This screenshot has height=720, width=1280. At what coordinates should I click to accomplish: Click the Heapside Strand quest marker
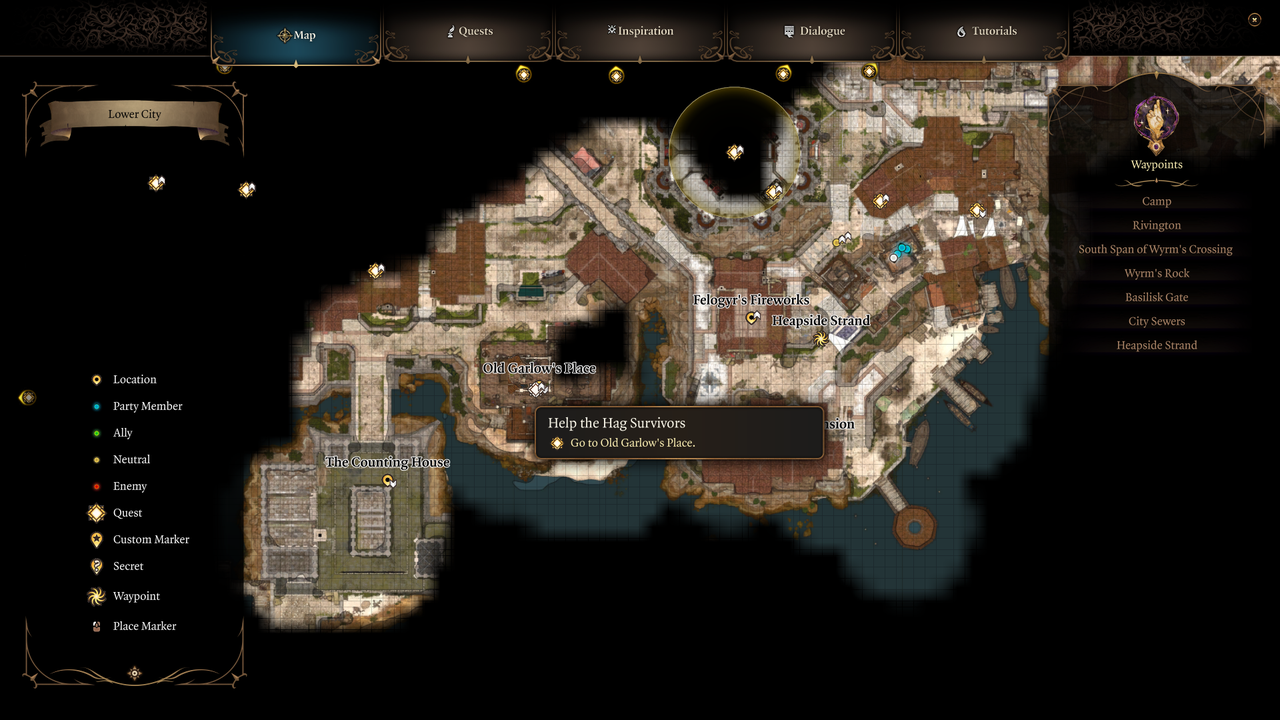819,339
